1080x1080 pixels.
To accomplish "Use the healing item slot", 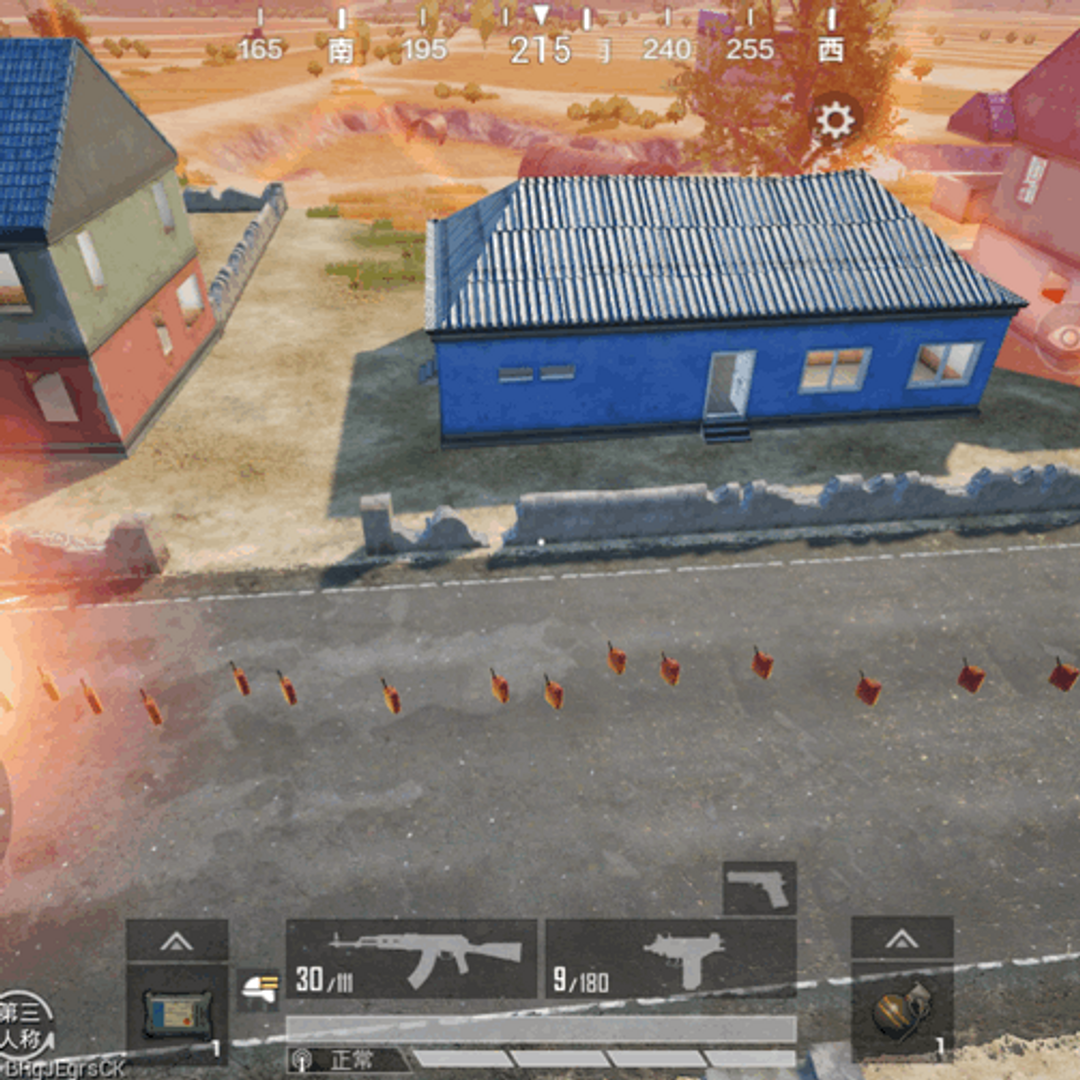I will coord(177,1013).
